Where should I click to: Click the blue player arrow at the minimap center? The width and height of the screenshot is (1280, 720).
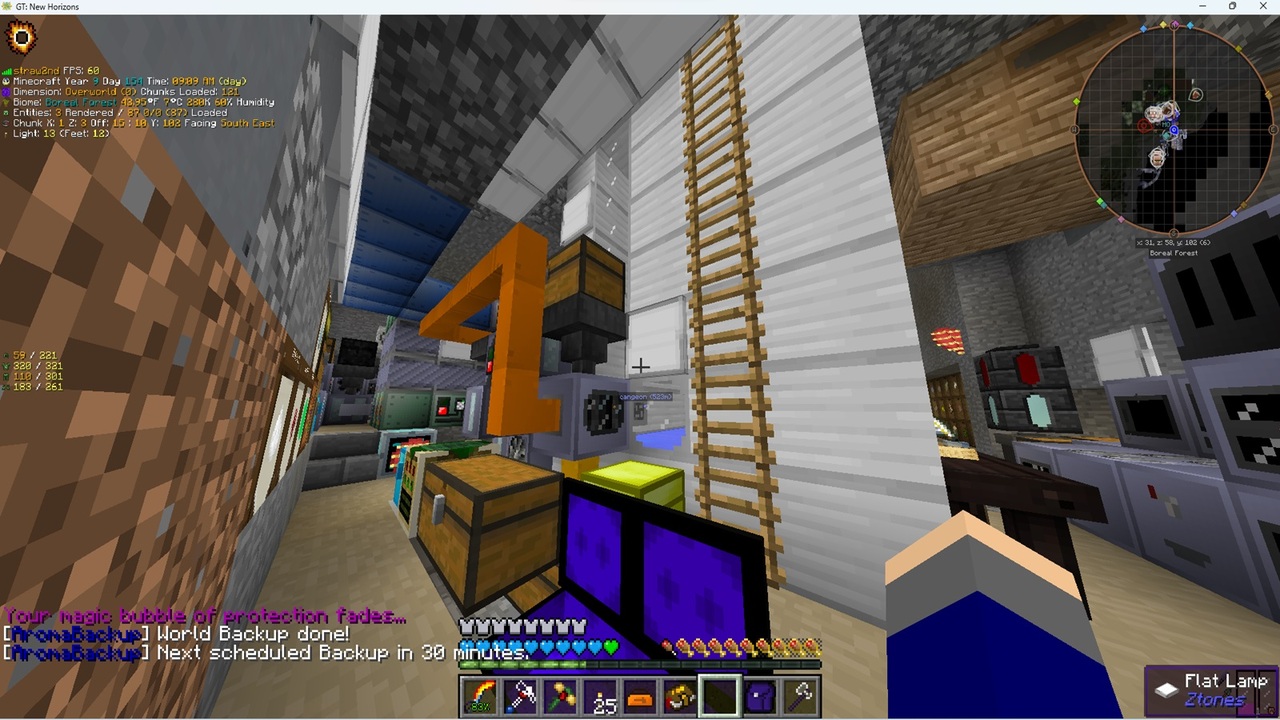[x=1173, y=131]
